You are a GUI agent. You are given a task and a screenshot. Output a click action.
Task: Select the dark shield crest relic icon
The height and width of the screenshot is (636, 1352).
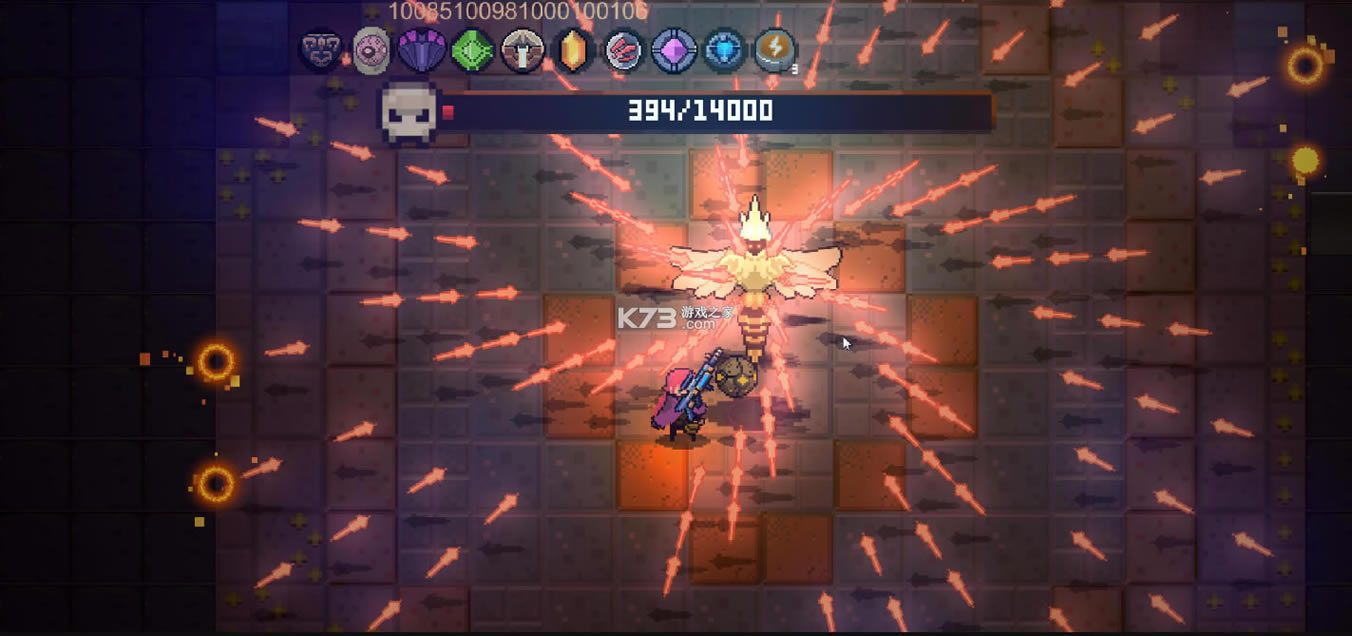[x=320, y=50]
